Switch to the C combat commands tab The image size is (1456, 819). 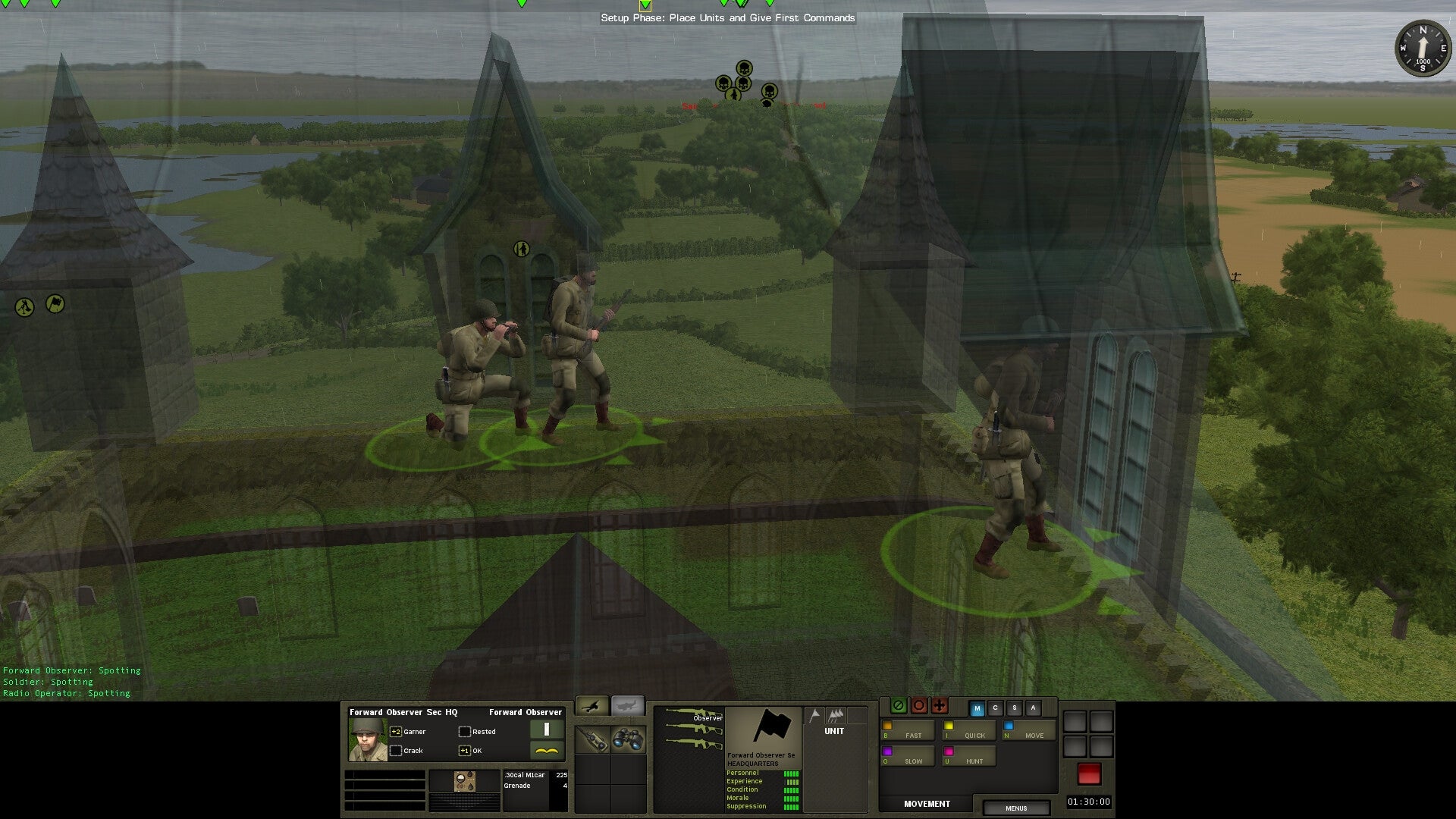995,708
